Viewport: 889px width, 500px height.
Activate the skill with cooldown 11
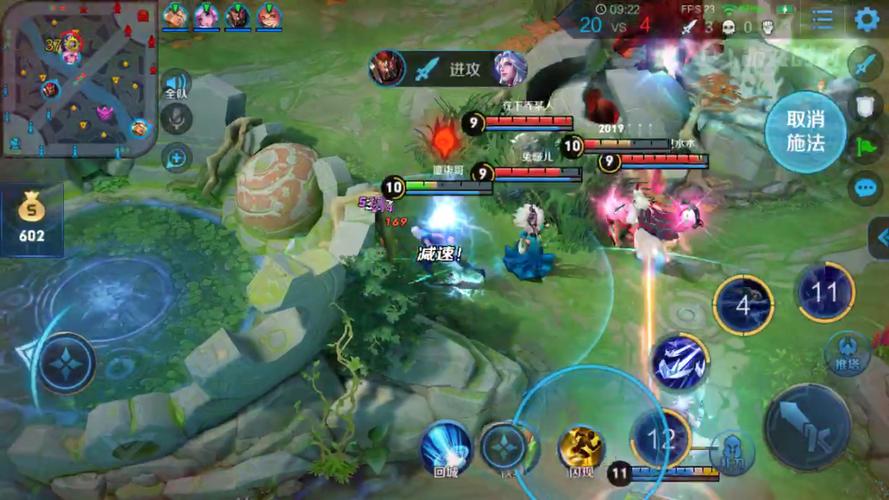click(x=825, y=292)
